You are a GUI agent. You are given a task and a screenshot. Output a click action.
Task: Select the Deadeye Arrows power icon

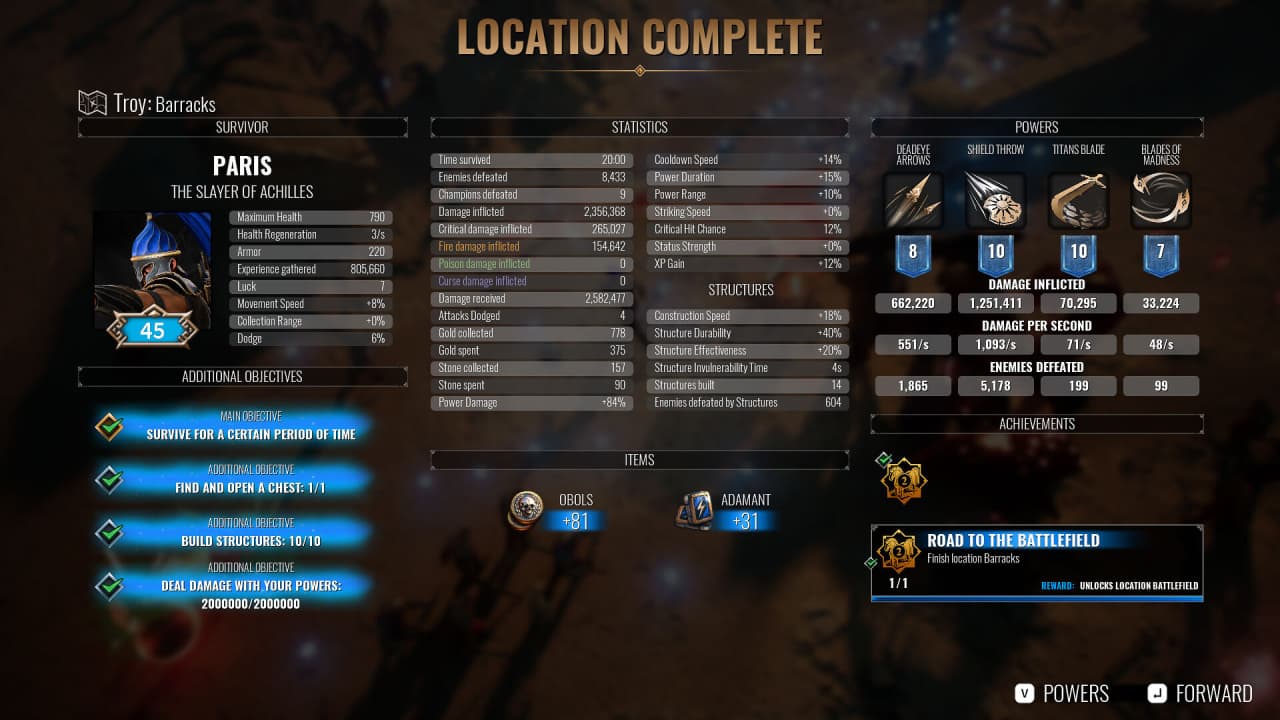point(913,201)
